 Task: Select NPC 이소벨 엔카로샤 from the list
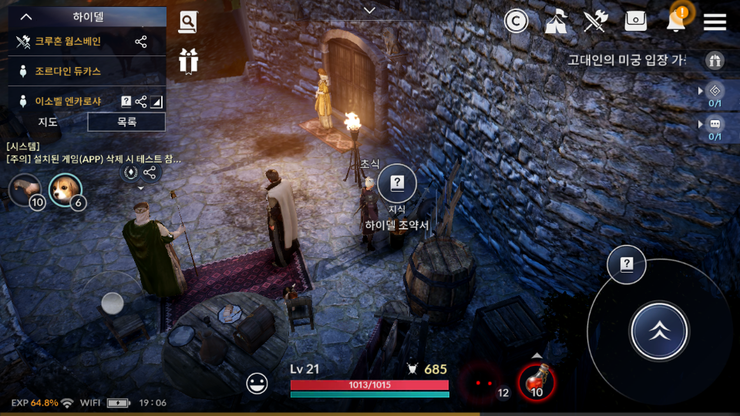[70, 101]
